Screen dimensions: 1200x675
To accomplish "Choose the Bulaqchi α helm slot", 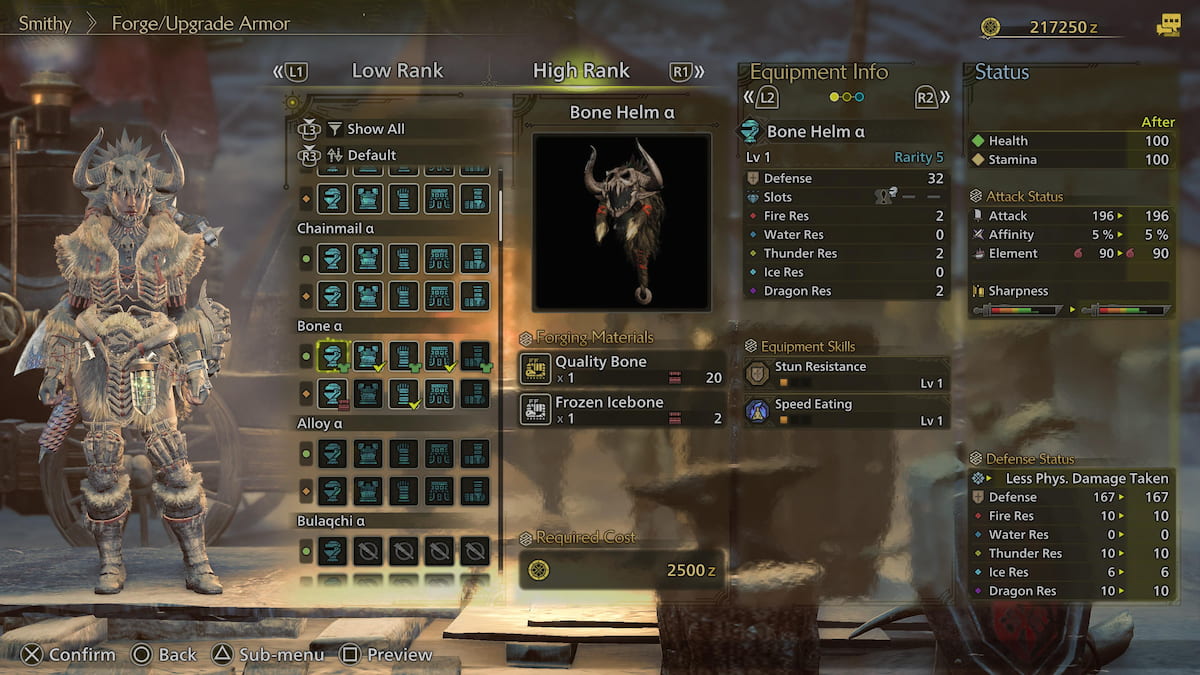I will point(332,551).
